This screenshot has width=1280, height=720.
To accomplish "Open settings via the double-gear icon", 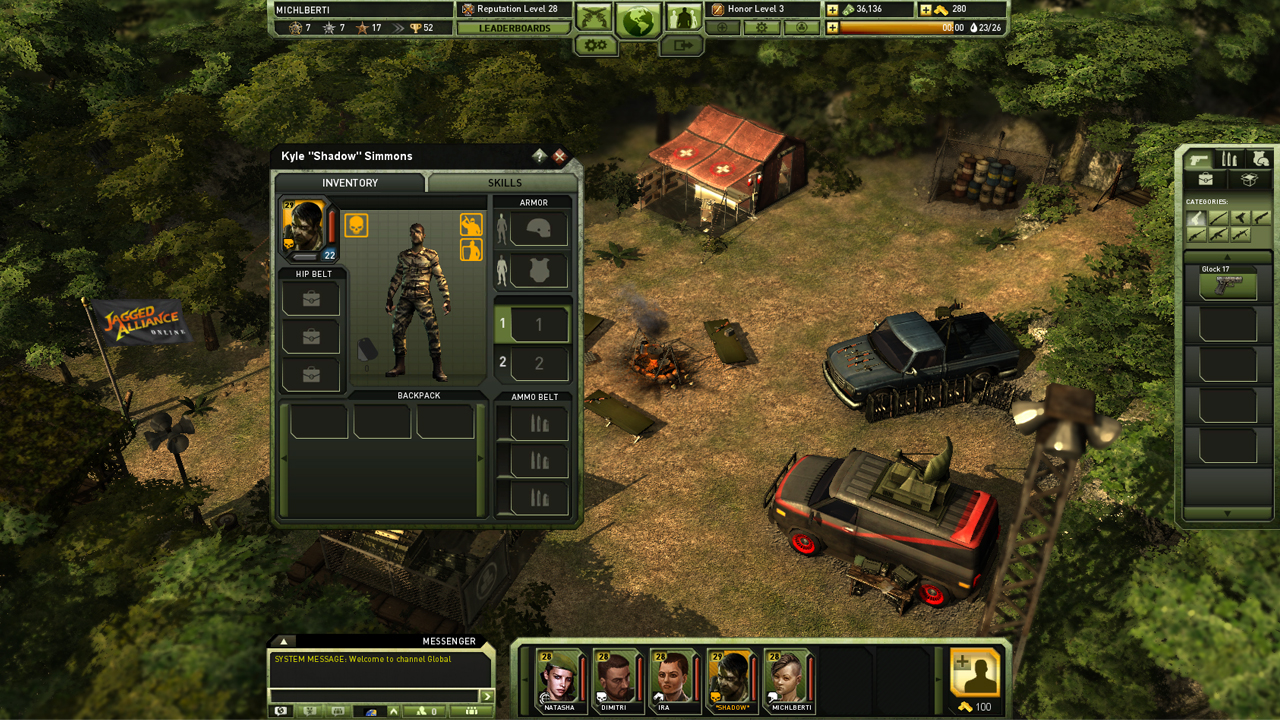I will coord(595,45).
